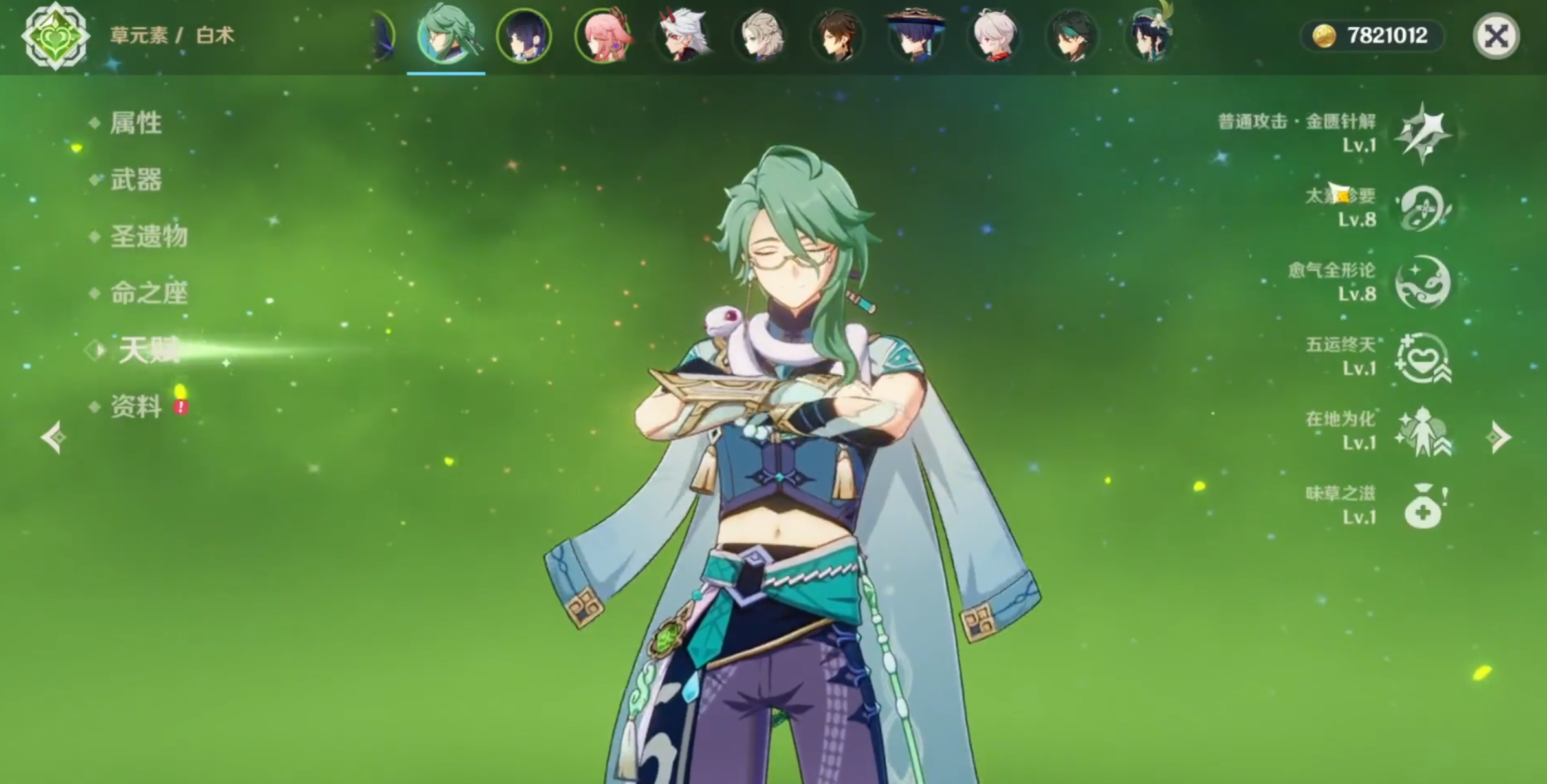Pick the Venti portrait with flower hat
This screenshot has width=1547, height=784.
1150,36
